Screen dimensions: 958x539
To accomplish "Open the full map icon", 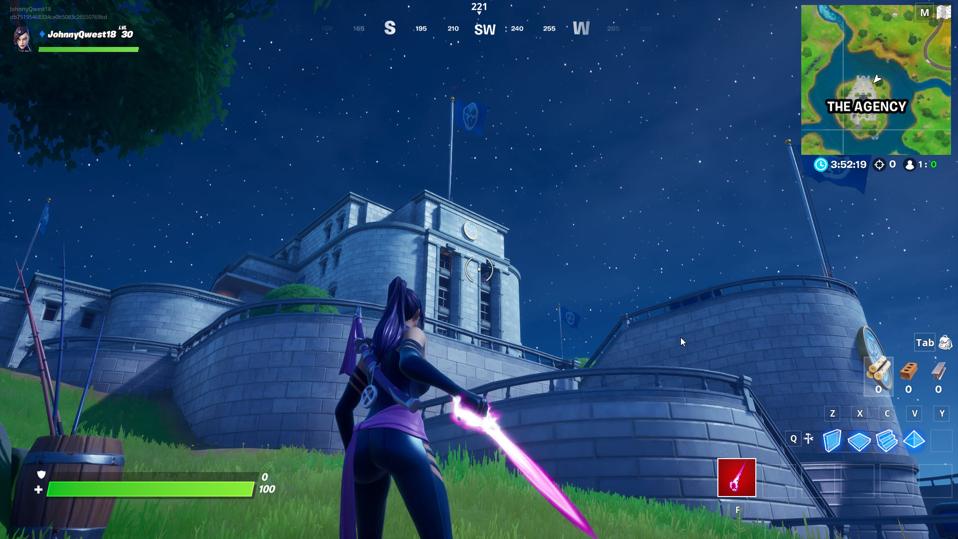I will tap(942, 13).
